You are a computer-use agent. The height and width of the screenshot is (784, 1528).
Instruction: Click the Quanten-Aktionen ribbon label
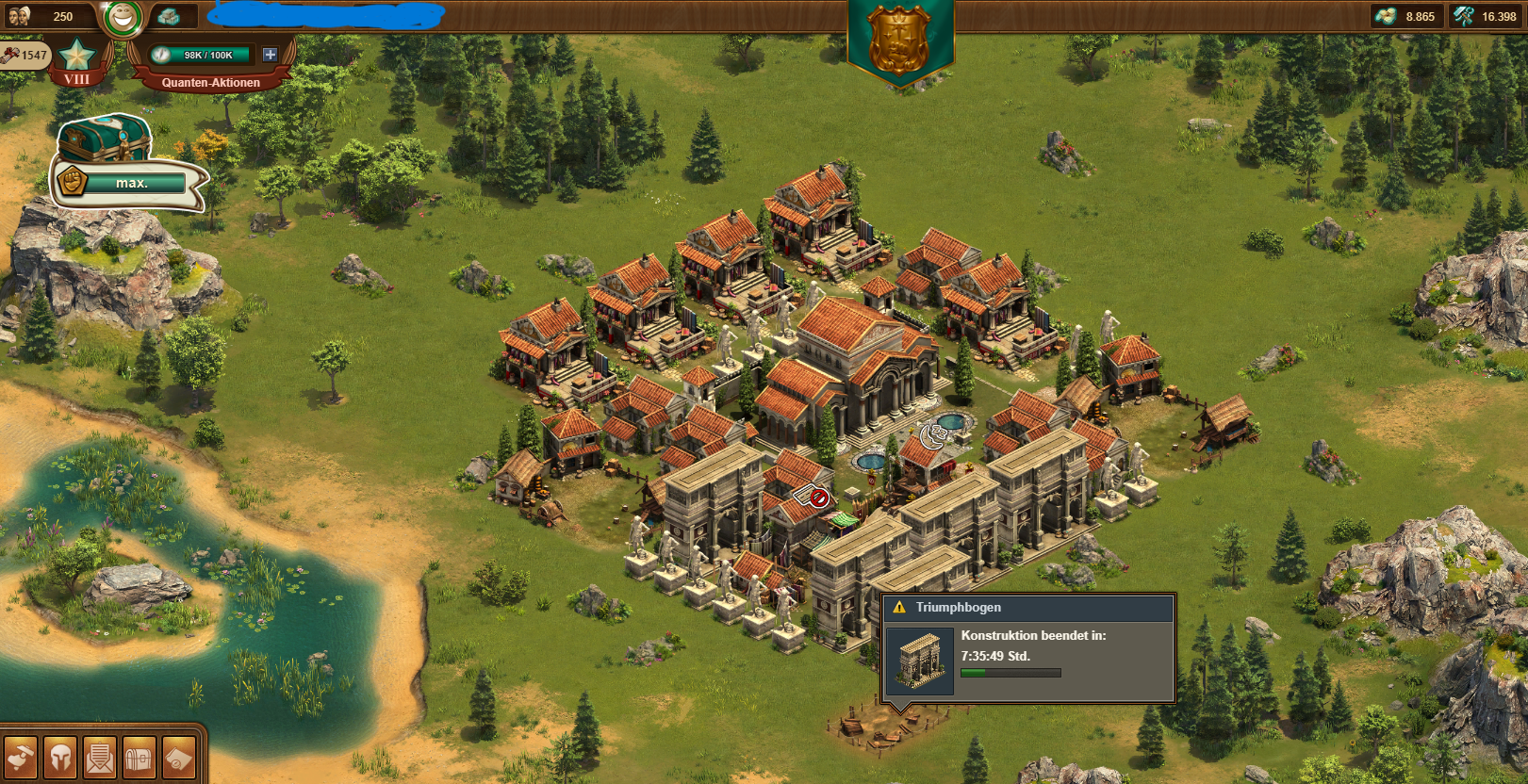(210, 82)
